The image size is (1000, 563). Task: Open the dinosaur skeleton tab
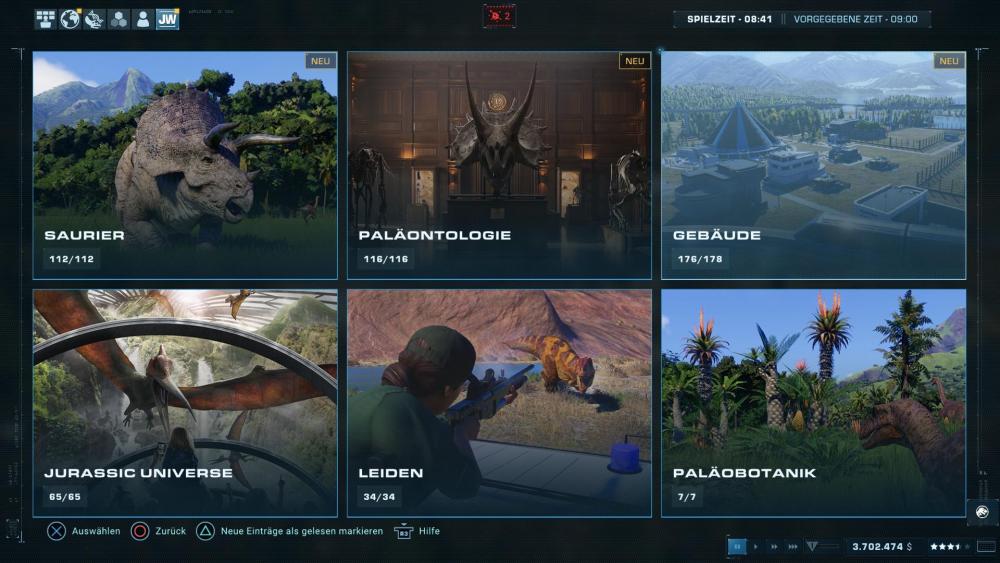tap(94, 19)
